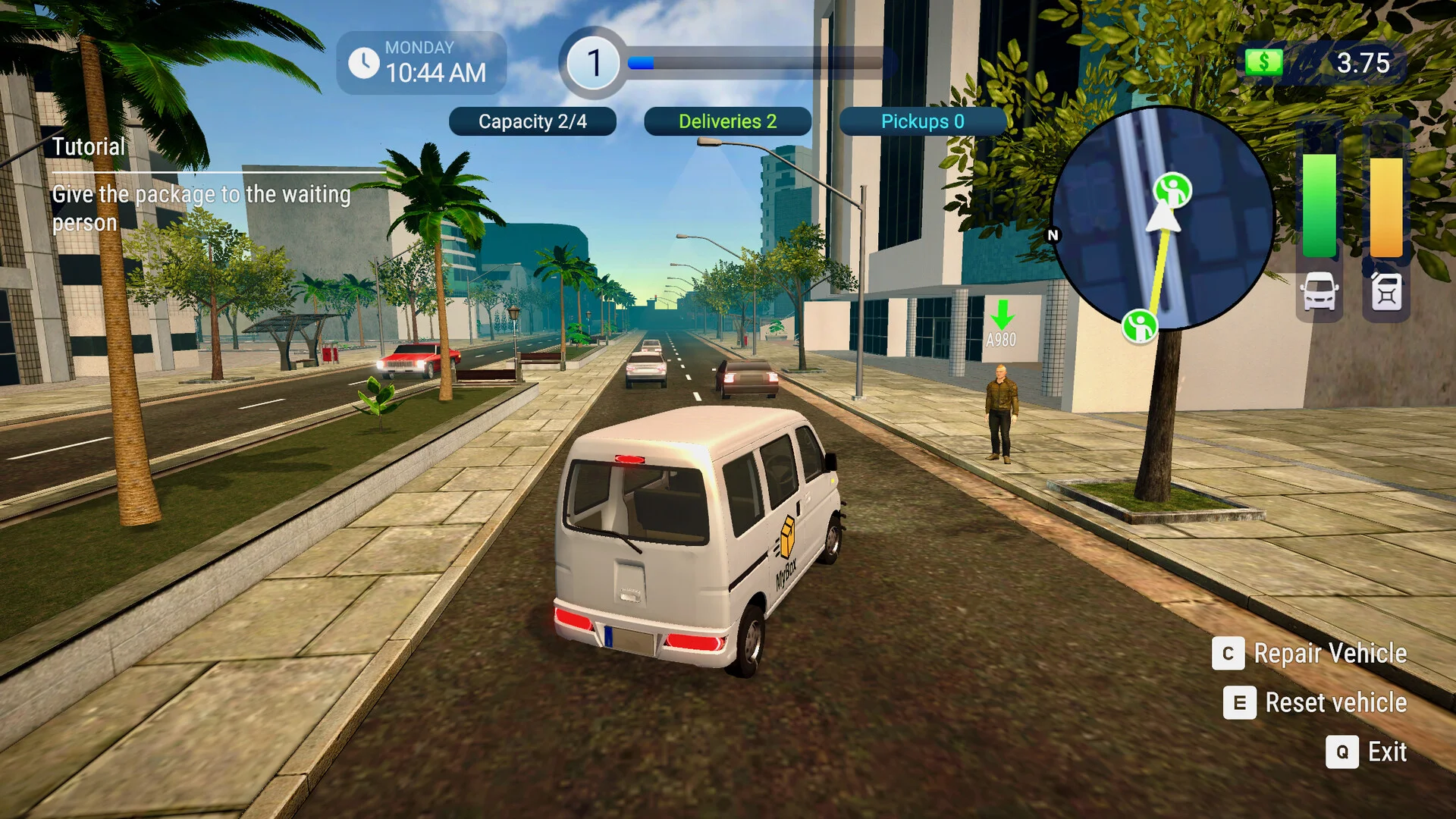Click the fuel jerrycan icon
1456x819 pixels.
[x=1386, y=292]
